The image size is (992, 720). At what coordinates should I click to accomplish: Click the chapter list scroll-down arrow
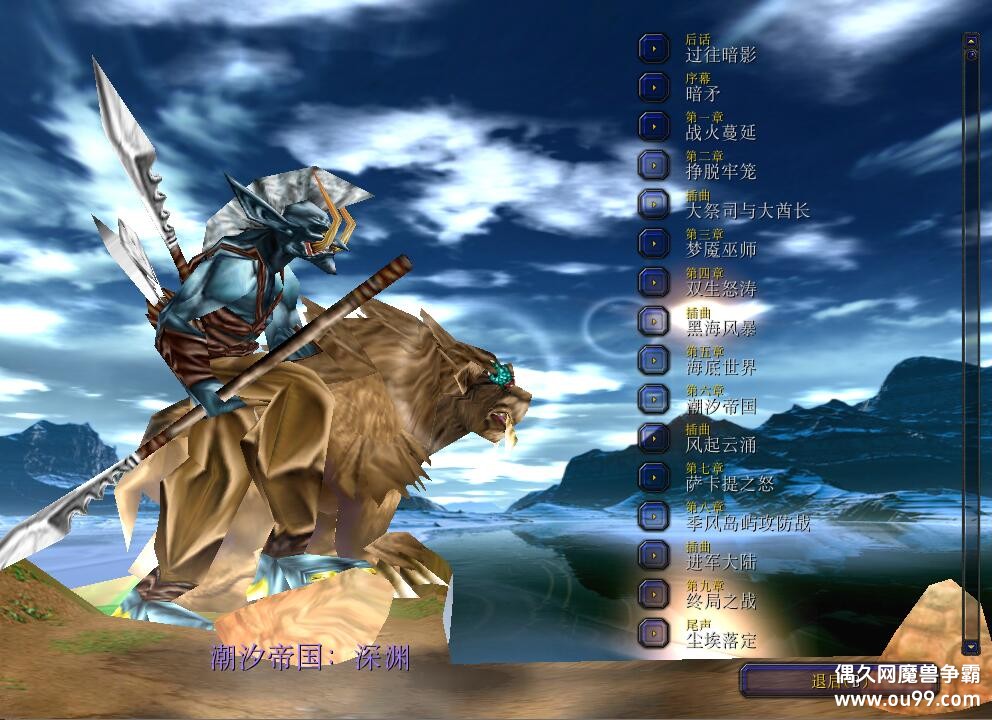[x=970, y=646]
